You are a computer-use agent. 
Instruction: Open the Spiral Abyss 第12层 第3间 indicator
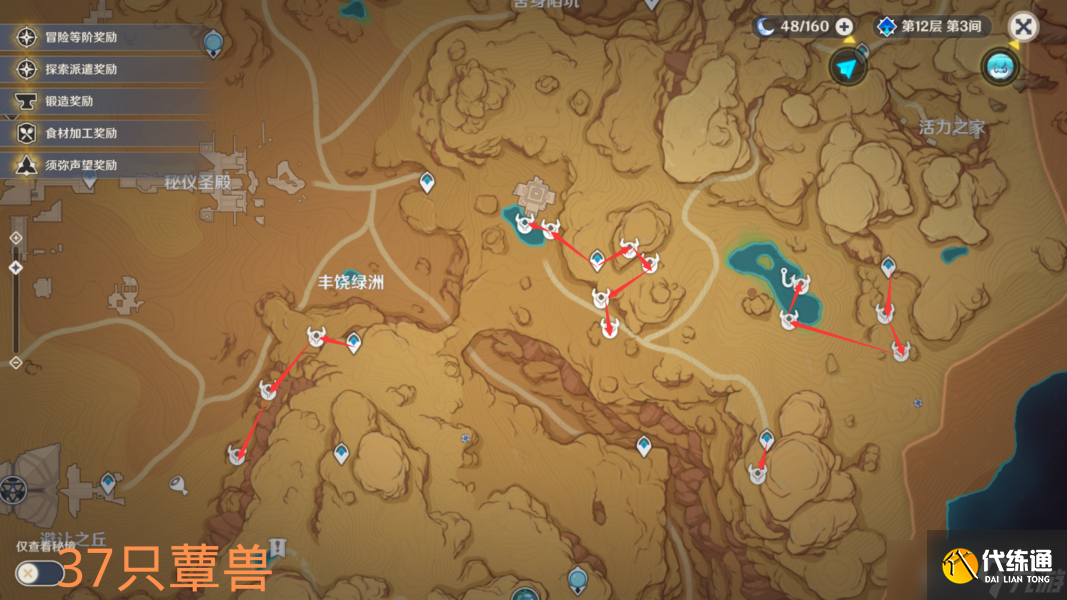pos(931,27)
